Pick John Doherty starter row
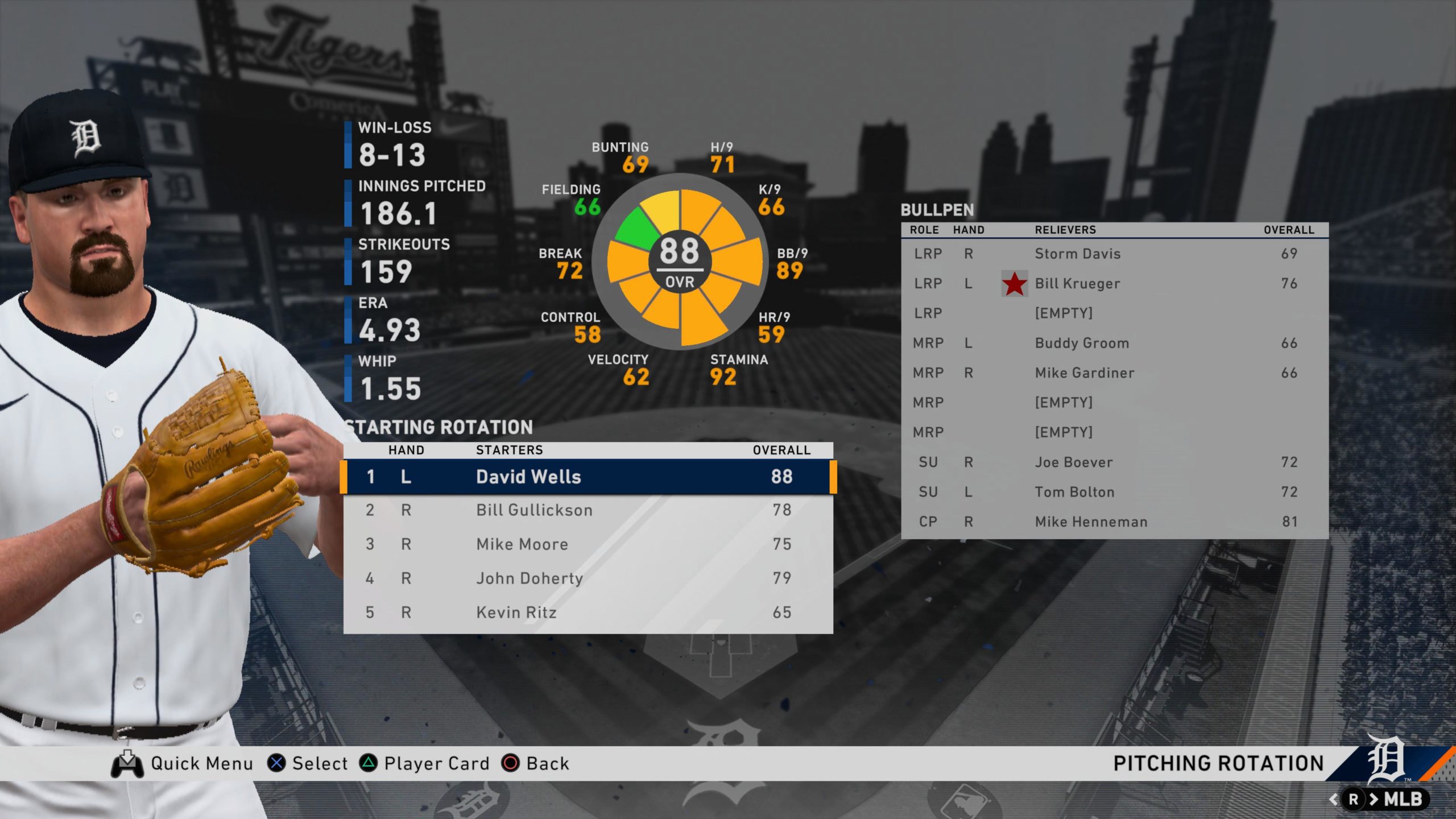This screenshot has height=819, width=1456. pyautogui.click(x=588, y=578)
